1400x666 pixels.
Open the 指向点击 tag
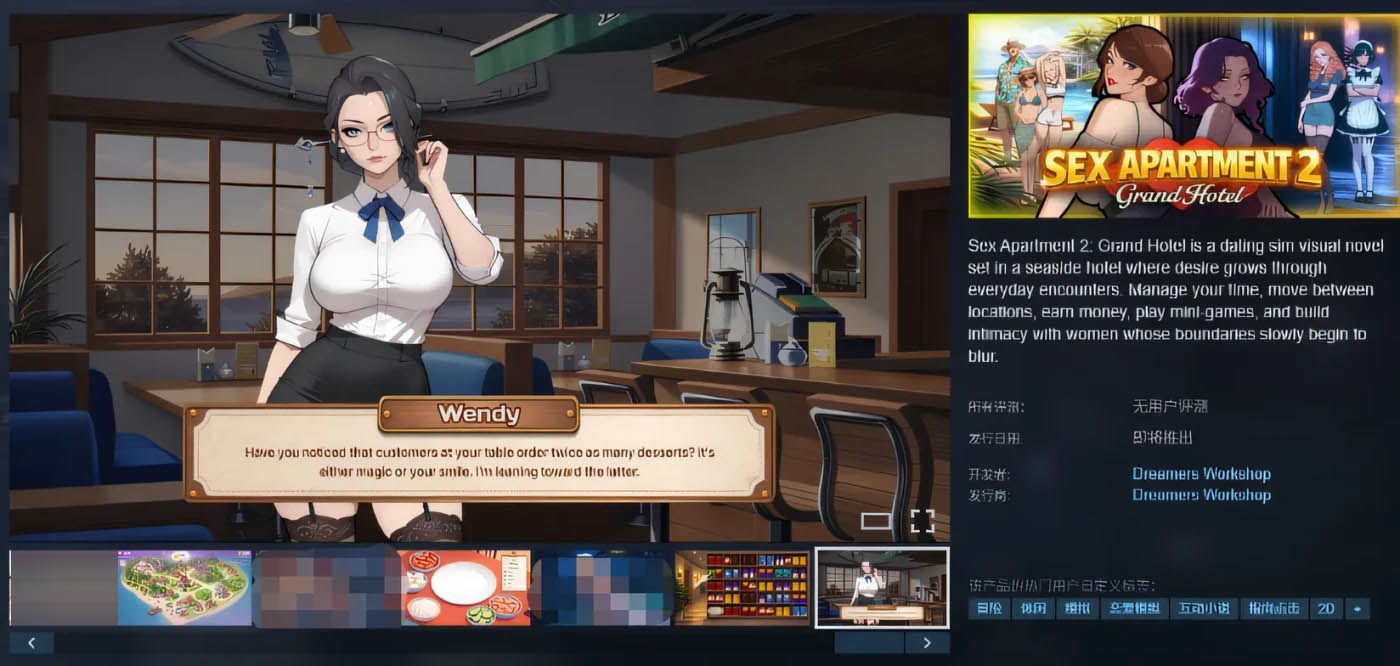(x=1273, y=608)
